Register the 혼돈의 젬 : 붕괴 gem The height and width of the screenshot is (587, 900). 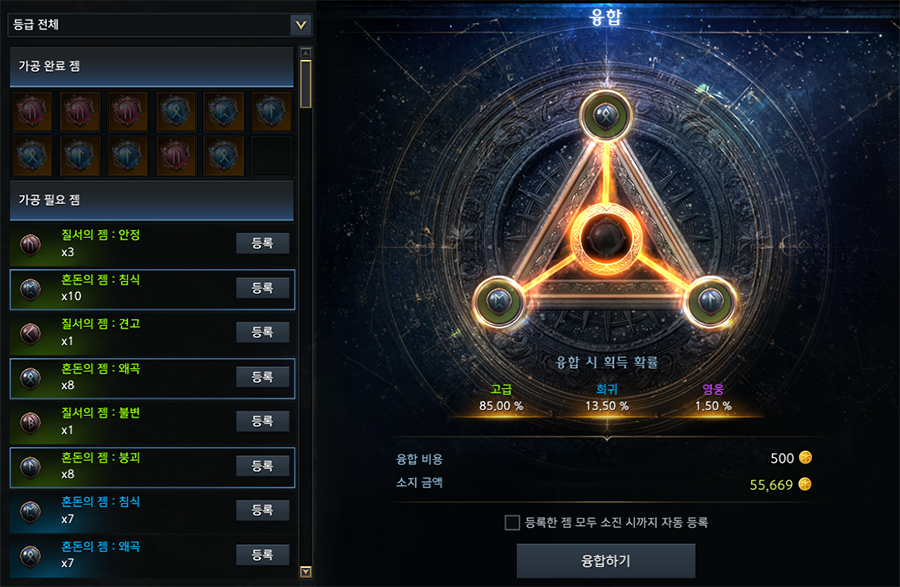pos(262,466)
